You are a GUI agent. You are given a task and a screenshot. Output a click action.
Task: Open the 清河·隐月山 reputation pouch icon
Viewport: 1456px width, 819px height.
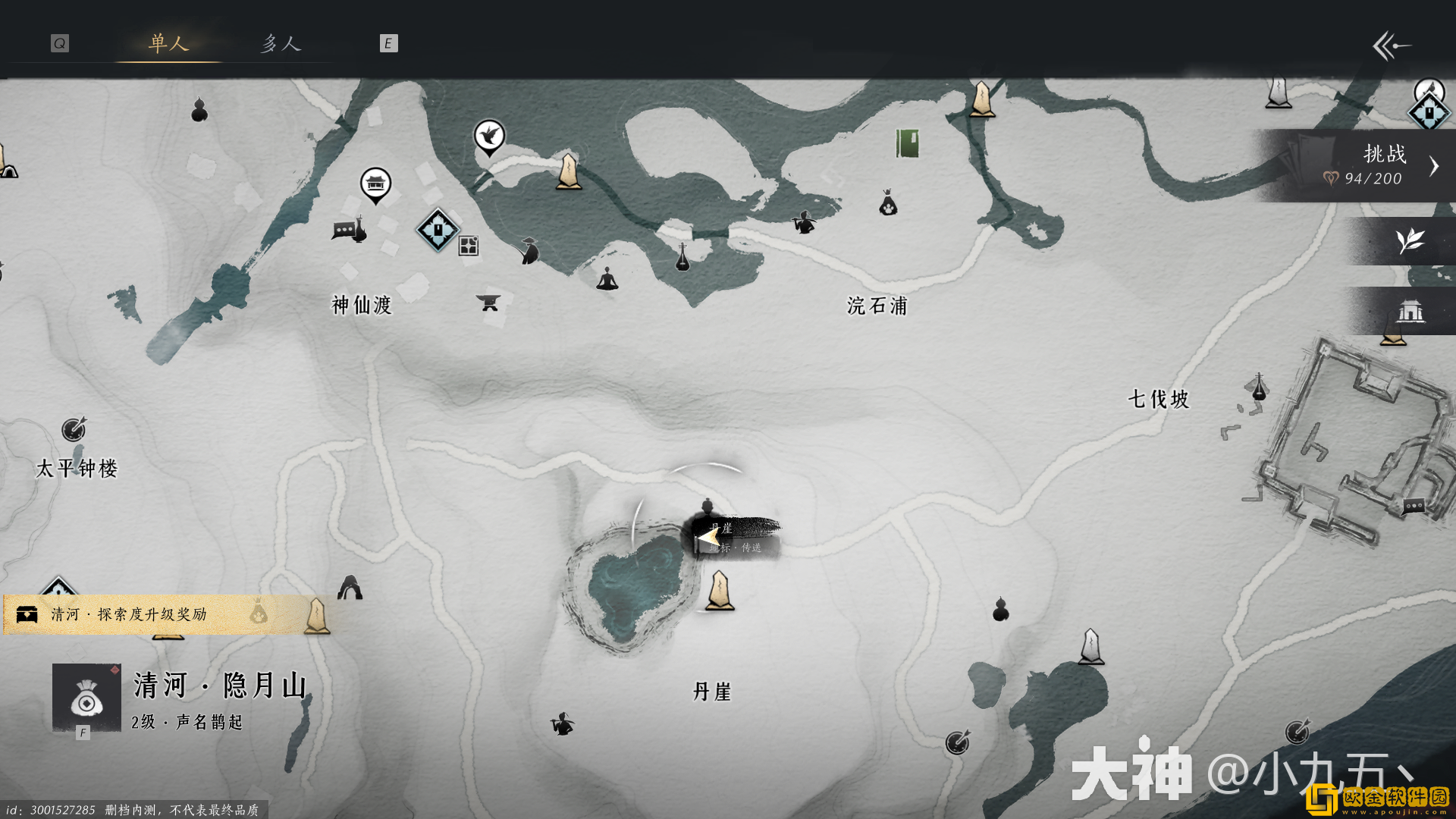point(86,698)
